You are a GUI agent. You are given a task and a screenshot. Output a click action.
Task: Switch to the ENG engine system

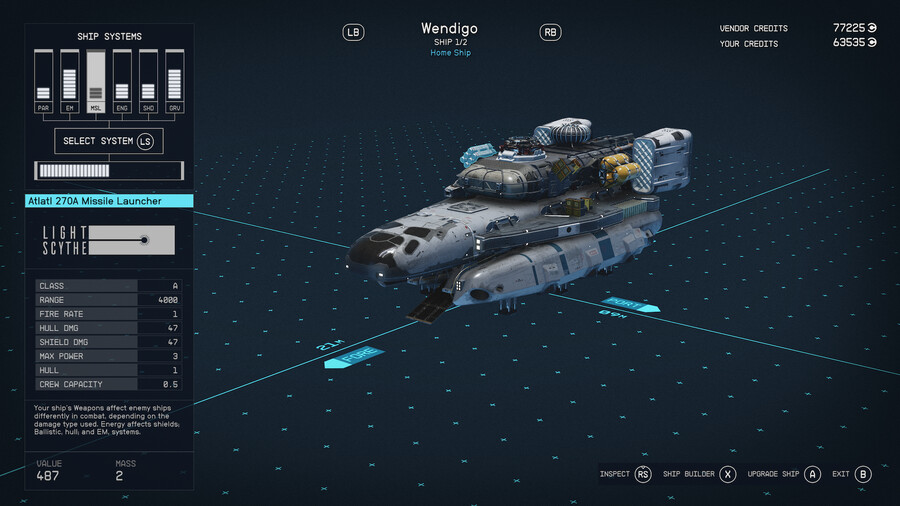122,82
